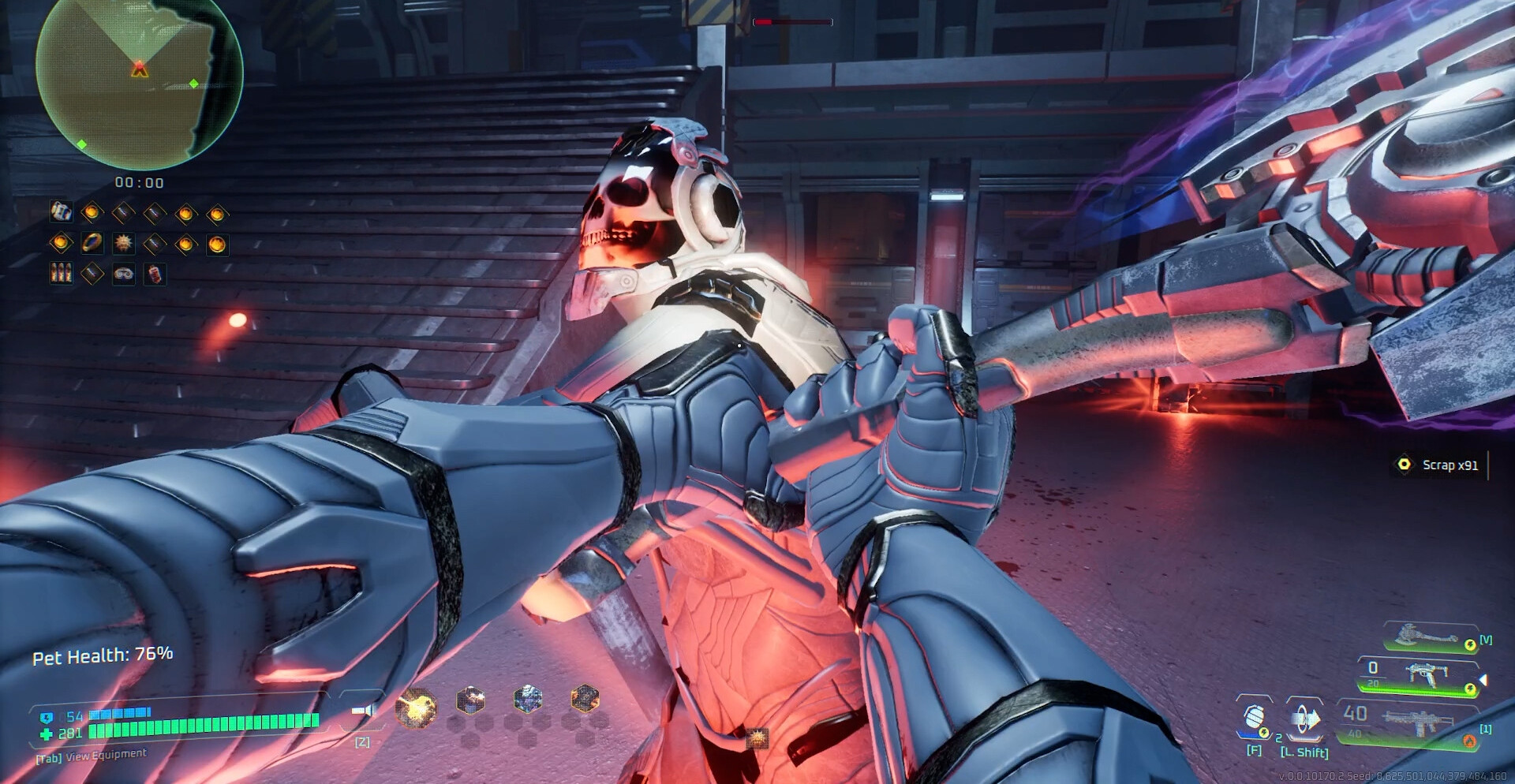Screen dimensions: 1515x784
Task: Click the spiked sun item icon
Action: 124,244
